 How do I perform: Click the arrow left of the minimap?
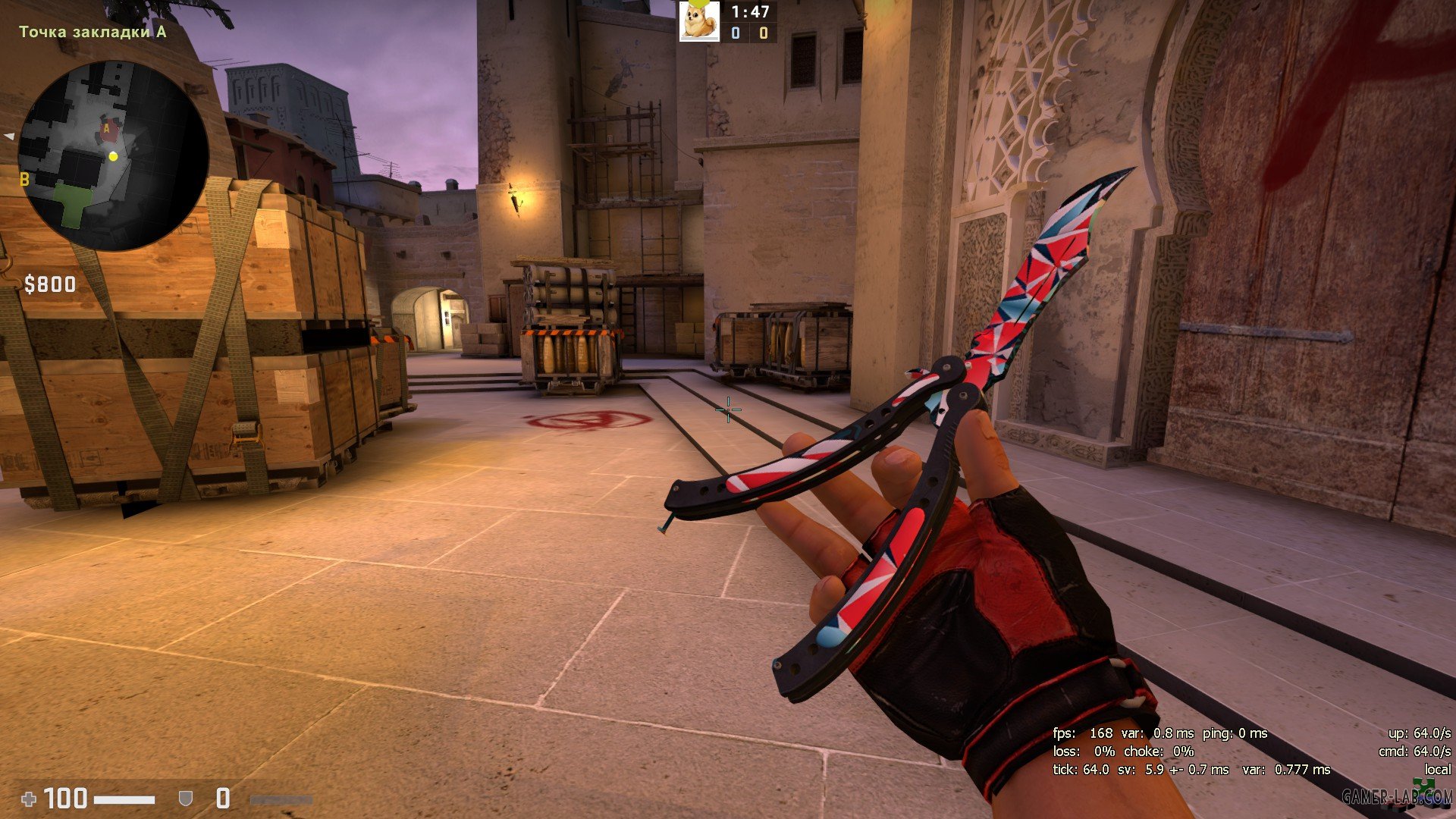9,136
